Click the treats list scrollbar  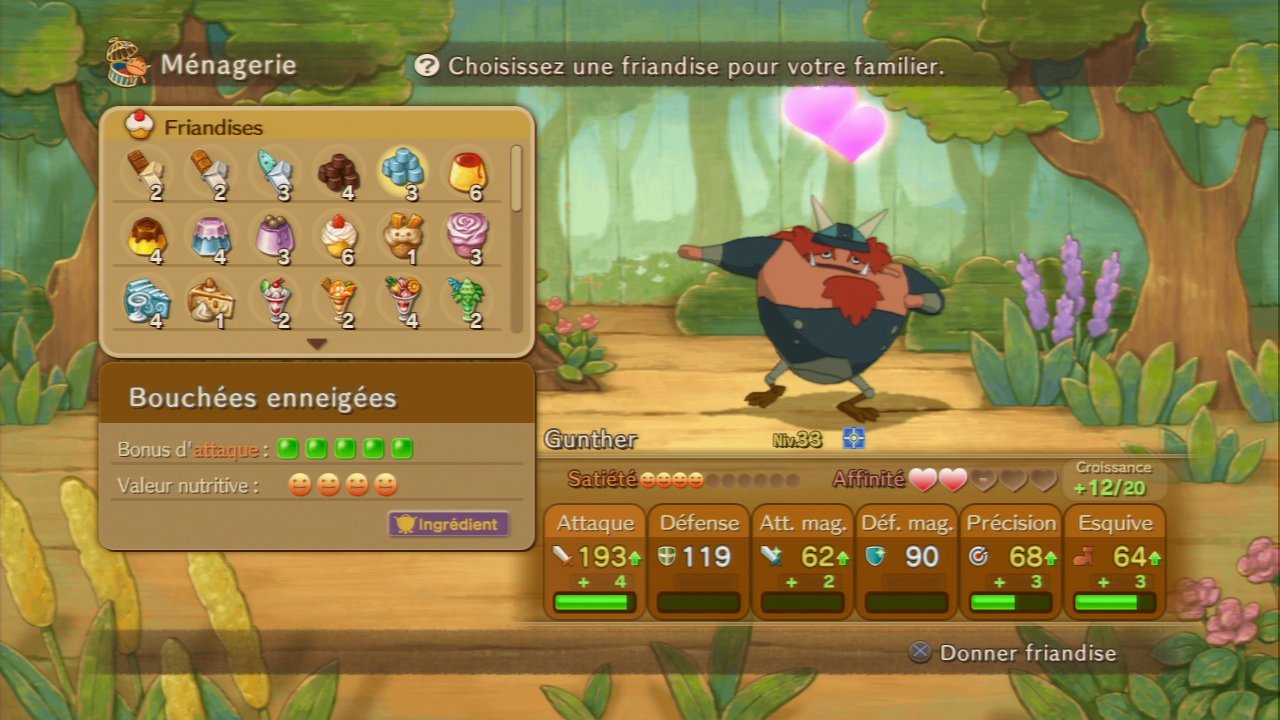[516, 180]
